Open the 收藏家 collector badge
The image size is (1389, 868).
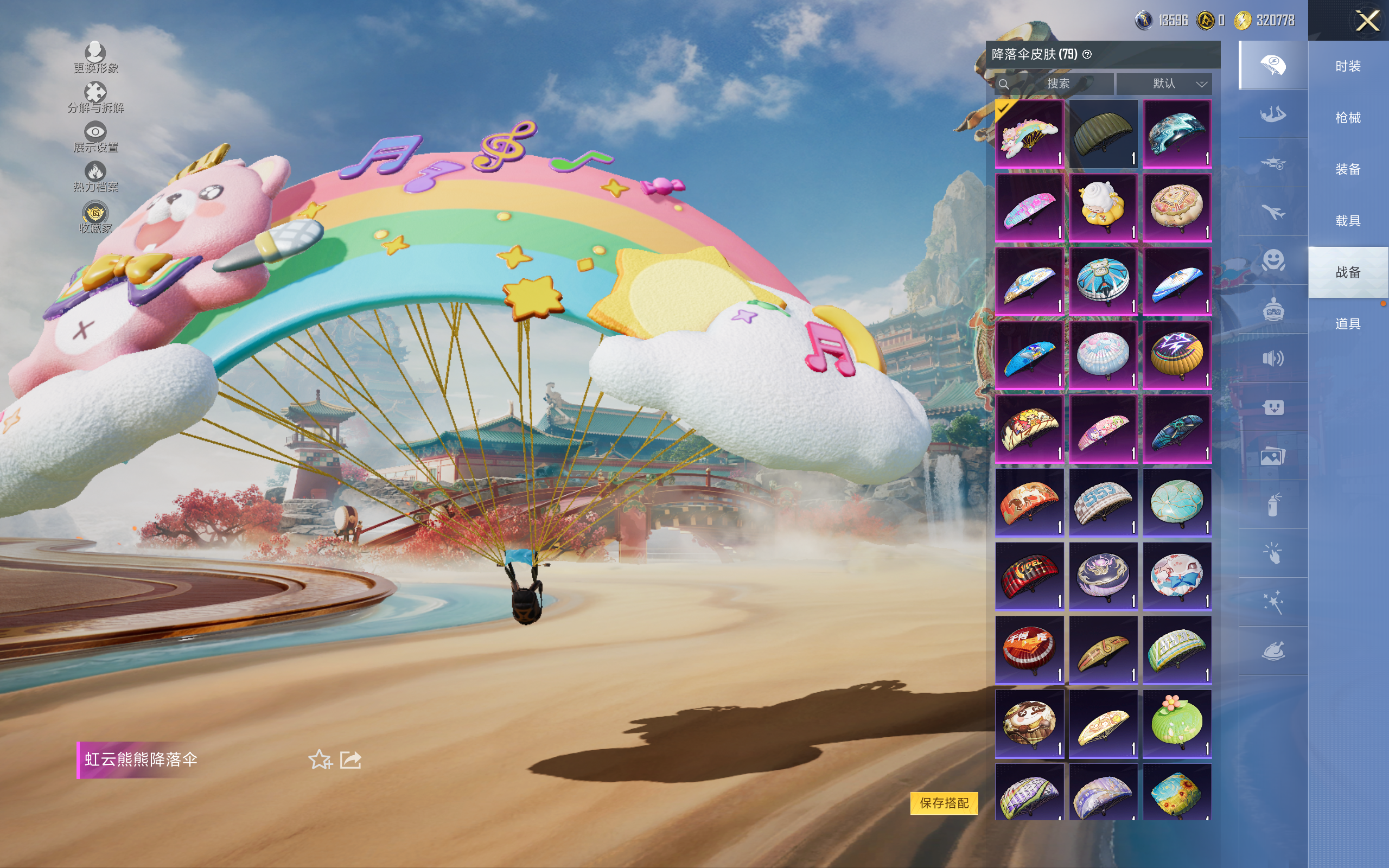coord(95,218)
